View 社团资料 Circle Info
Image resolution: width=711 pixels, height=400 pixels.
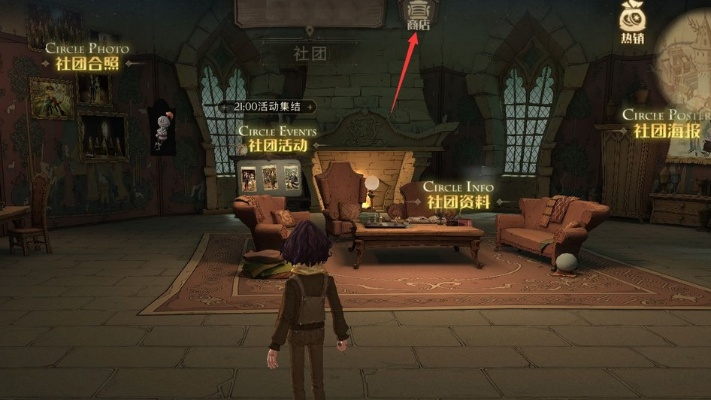[x=458, y=200]
